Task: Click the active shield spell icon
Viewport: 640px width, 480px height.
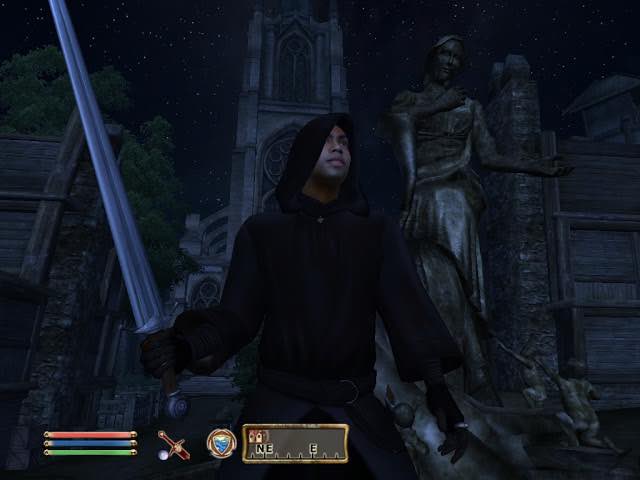Action: point(220,443)
